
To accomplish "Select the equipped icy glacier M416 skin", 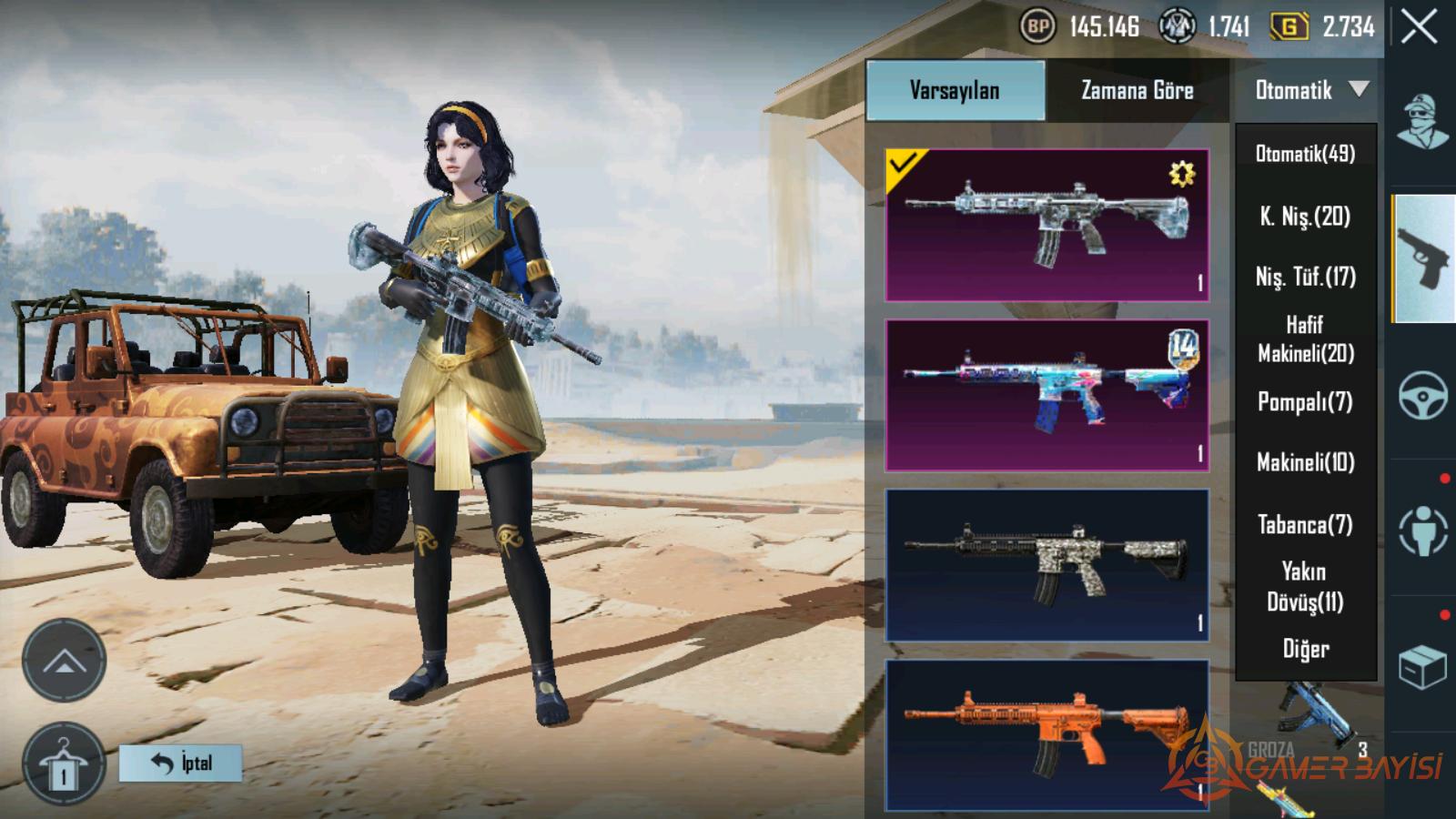I will 1046,225.
